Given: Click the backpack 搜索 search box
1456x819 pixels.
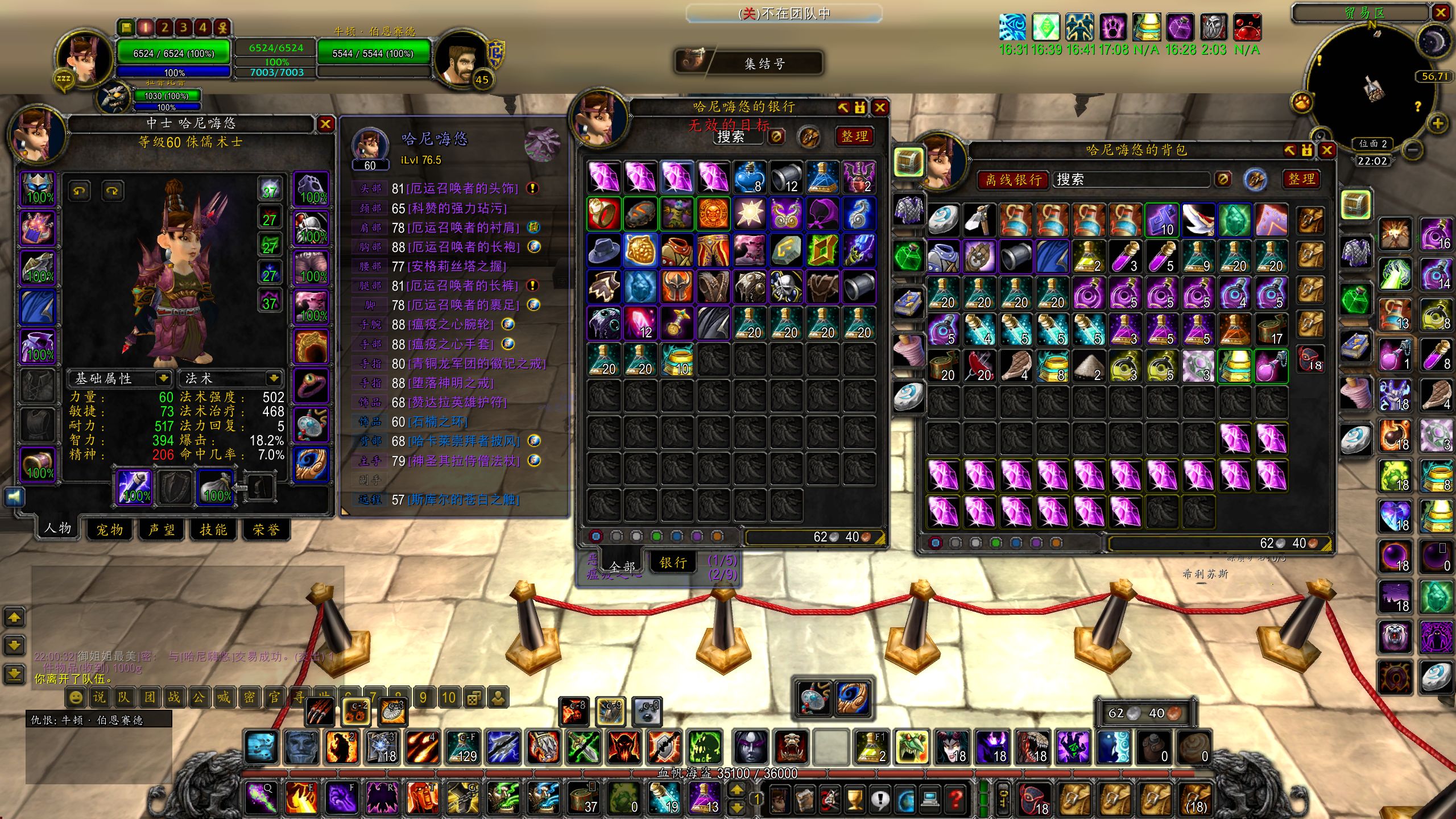Looking at the screenshot, I should click(x=1129, y=180).
